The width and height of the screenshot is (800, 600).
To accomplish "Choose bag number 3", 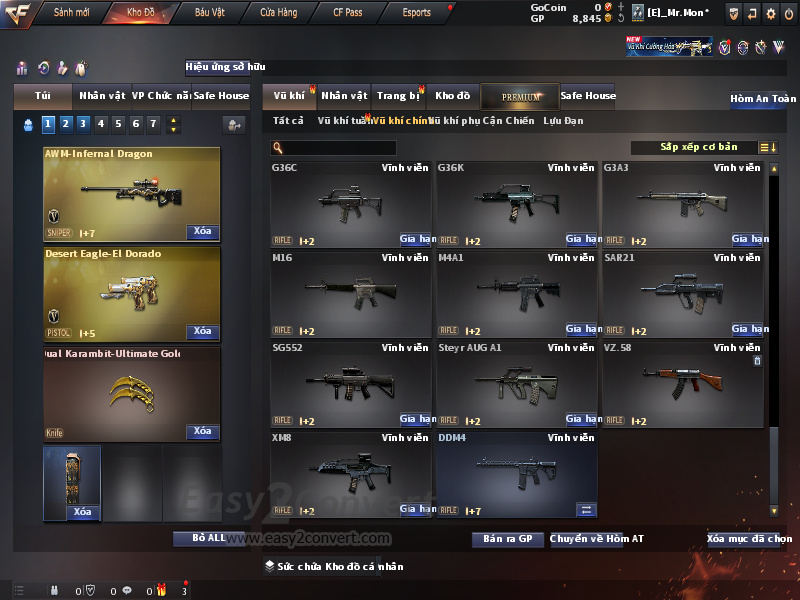I will pyautogui.click(x=83, y=124).
